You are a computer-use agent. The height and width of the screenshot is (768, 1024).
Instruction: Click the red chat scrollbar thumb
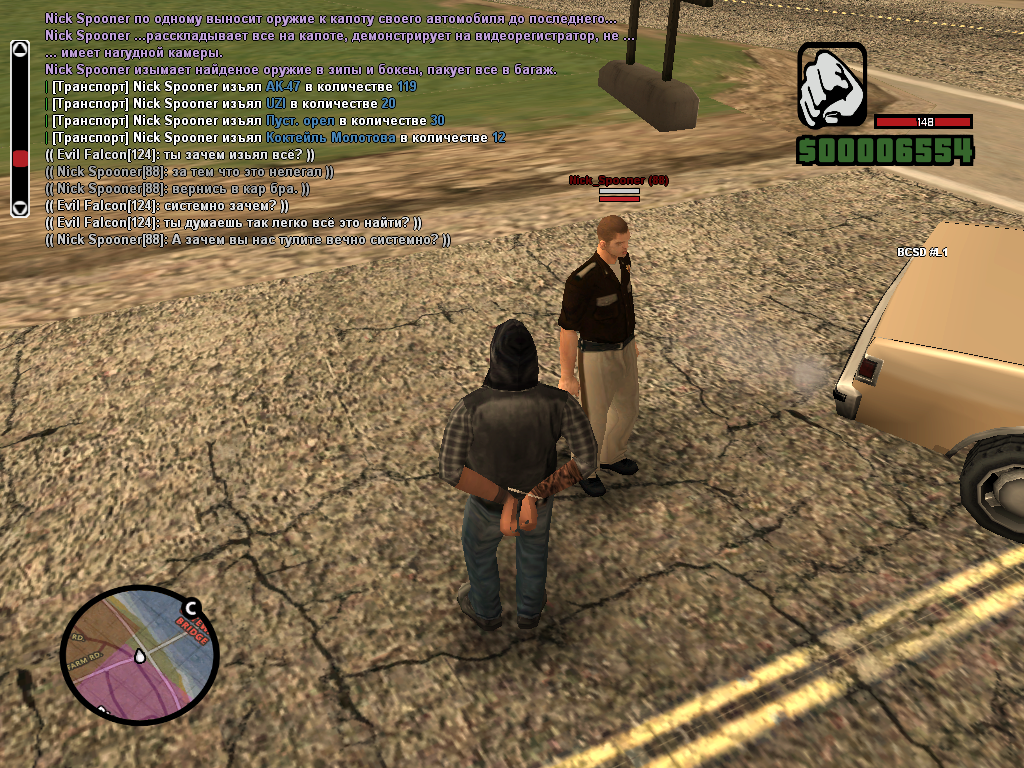pos(19,159)
